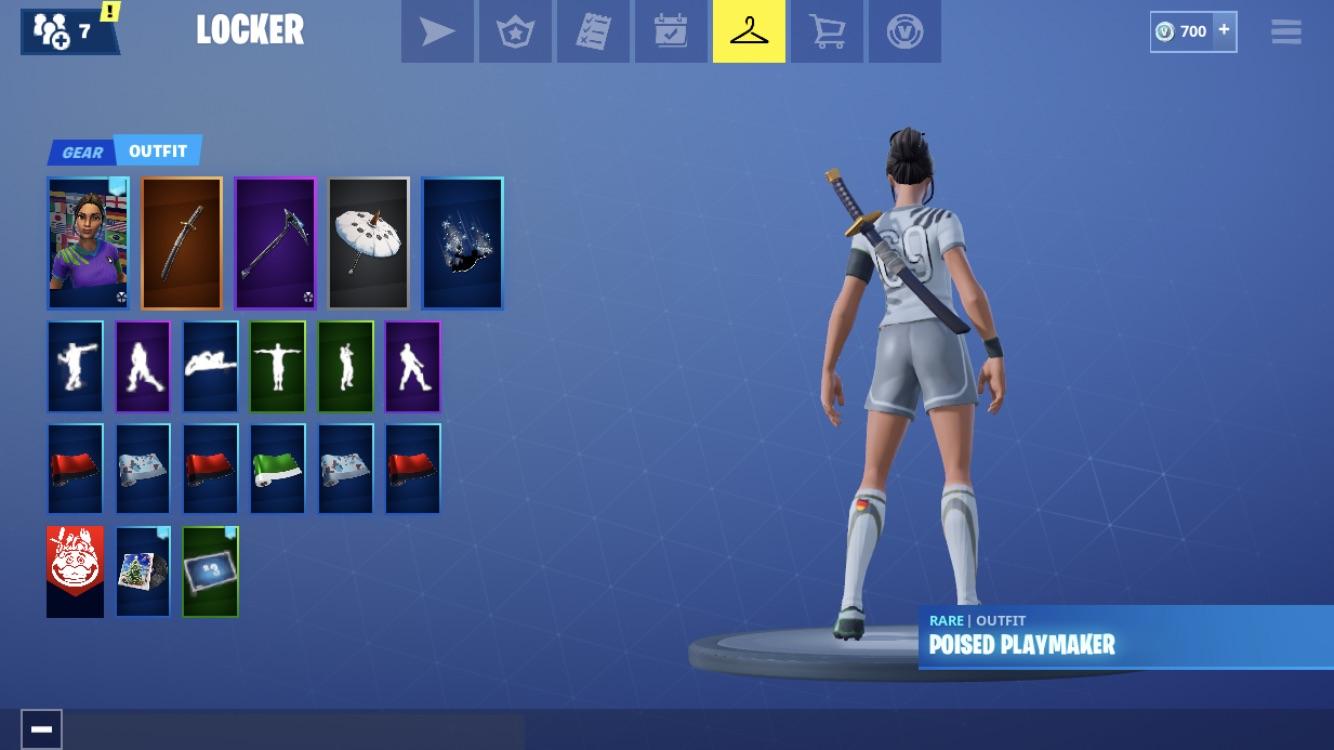Screen dimensions: 1334x750
Task: Select the snowflake umbrella glider slot
Action: pyautogui.click(x=368, y=242)
